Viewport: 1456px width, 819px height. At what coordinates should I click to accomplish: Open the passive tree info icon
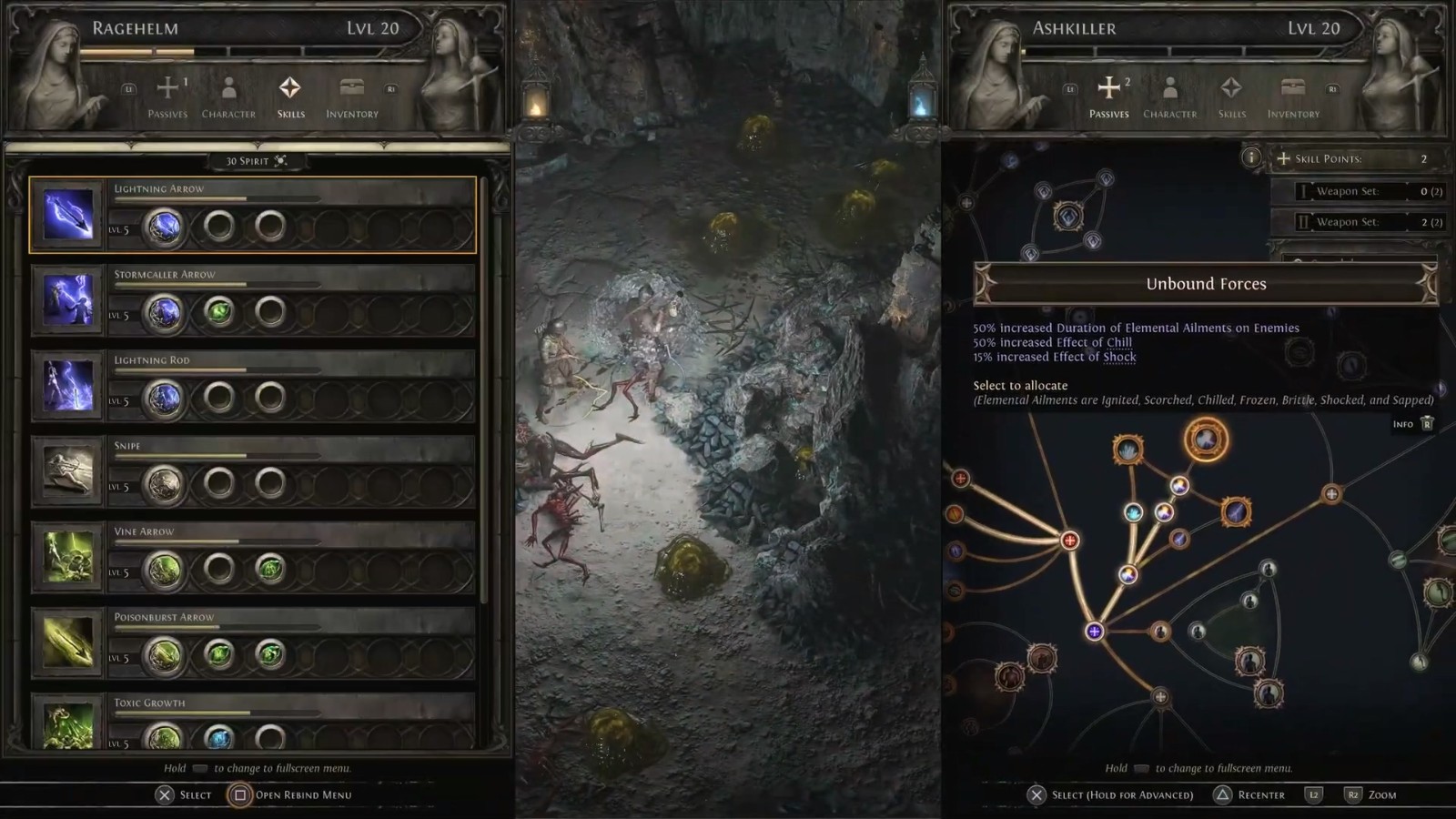pos(1251,158)
